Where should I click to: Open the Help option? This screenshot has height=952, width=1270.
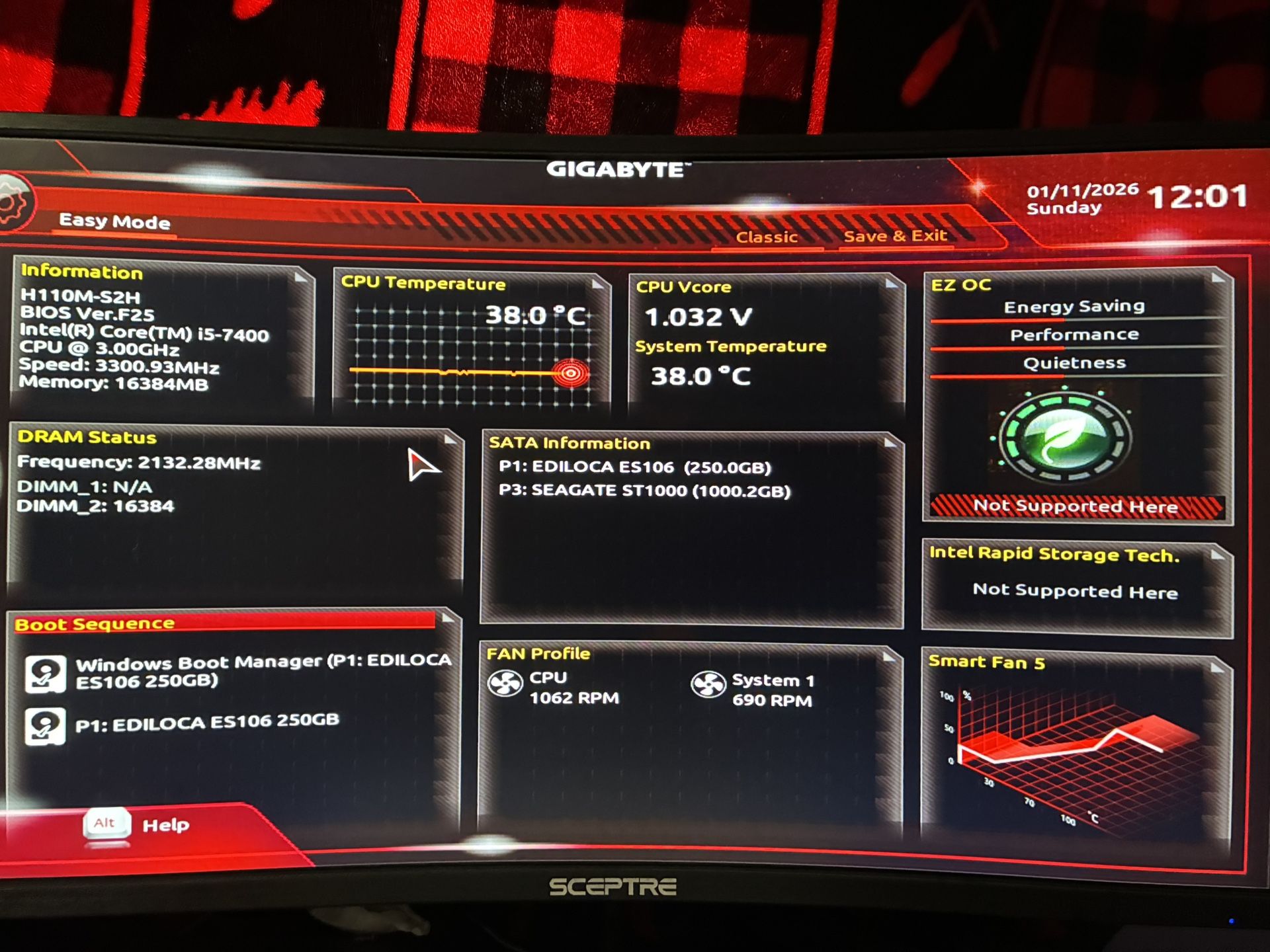165,824
